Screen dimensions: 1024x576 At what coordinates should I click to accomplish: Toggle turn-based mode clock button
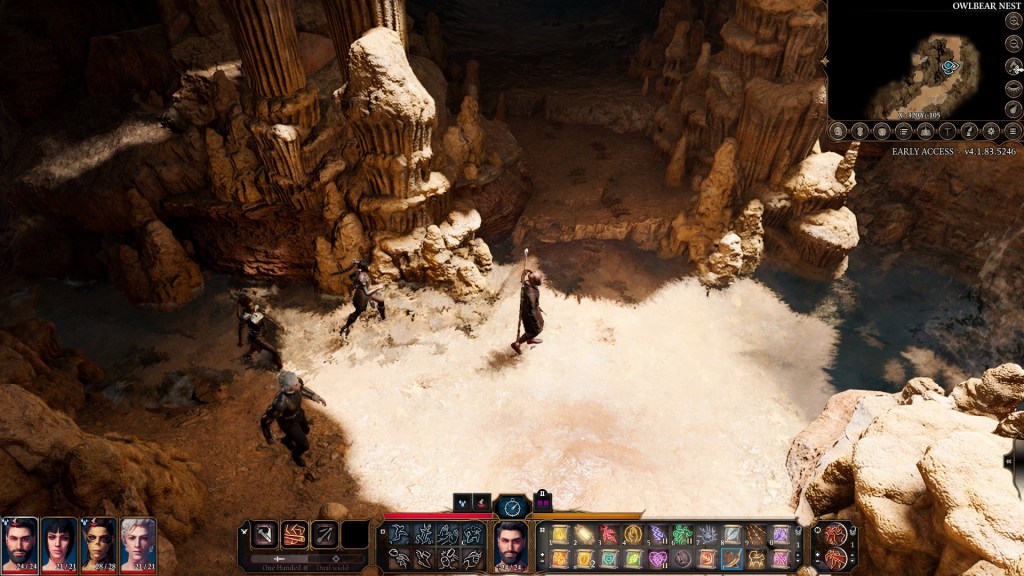[512, 506]
